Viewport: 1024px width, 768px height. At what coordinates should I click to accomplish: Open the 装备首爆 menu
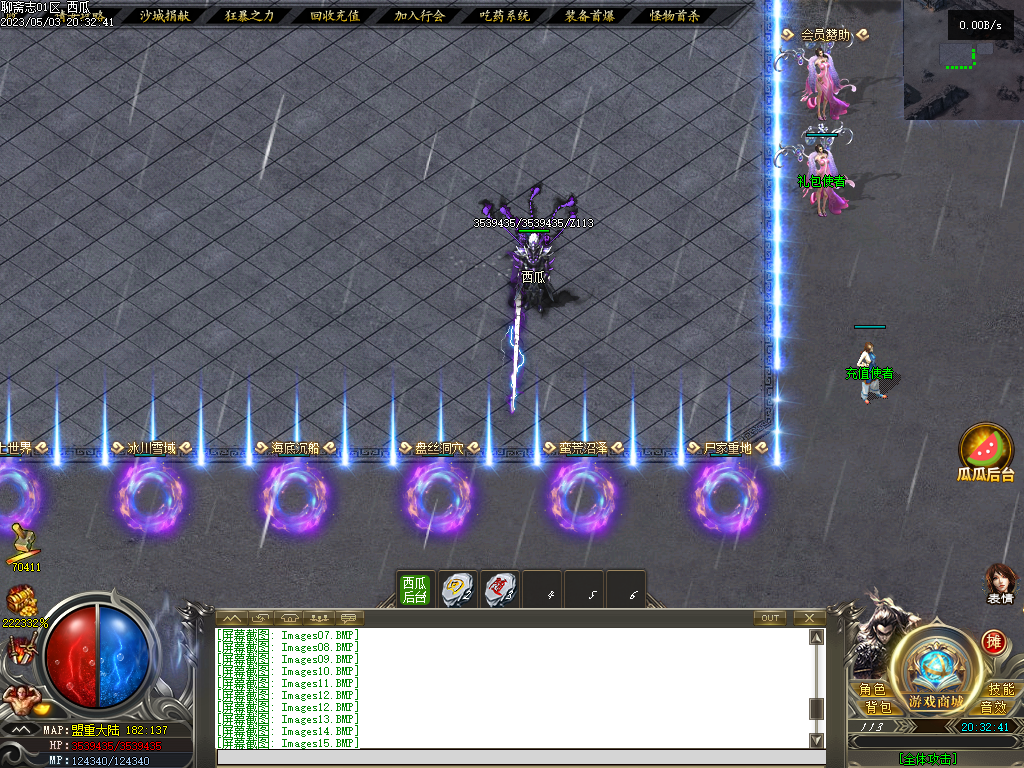click(589, 16)
